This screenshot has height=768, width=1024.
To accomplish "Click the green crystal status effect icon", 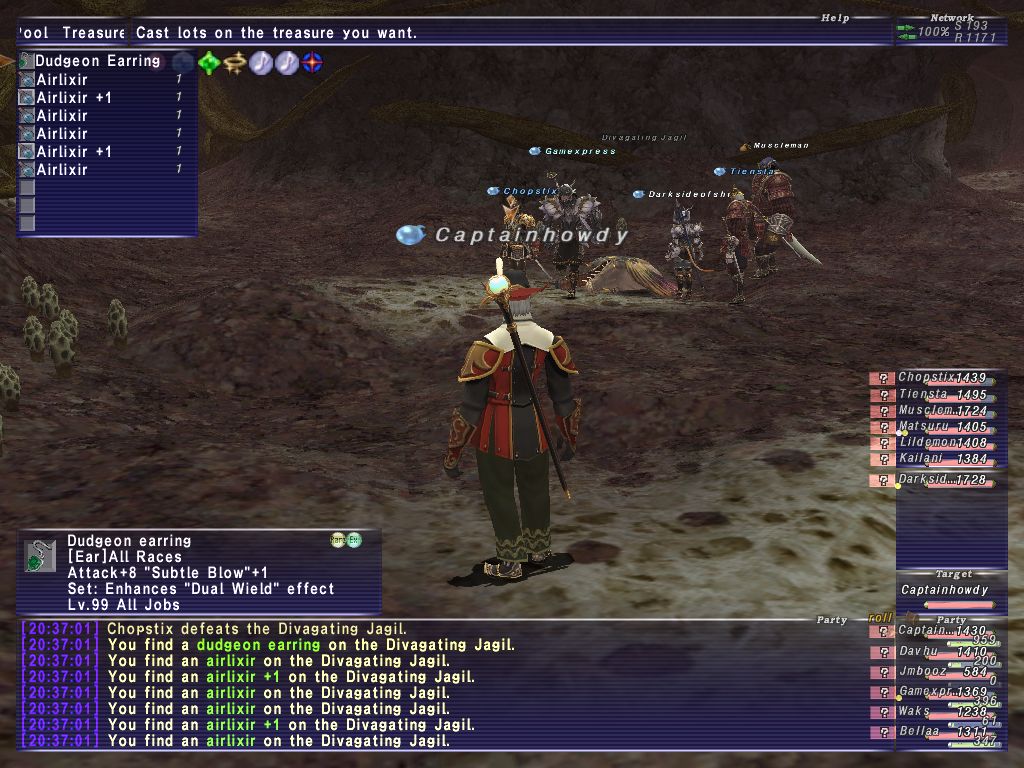I will click(x=209, y=63).
